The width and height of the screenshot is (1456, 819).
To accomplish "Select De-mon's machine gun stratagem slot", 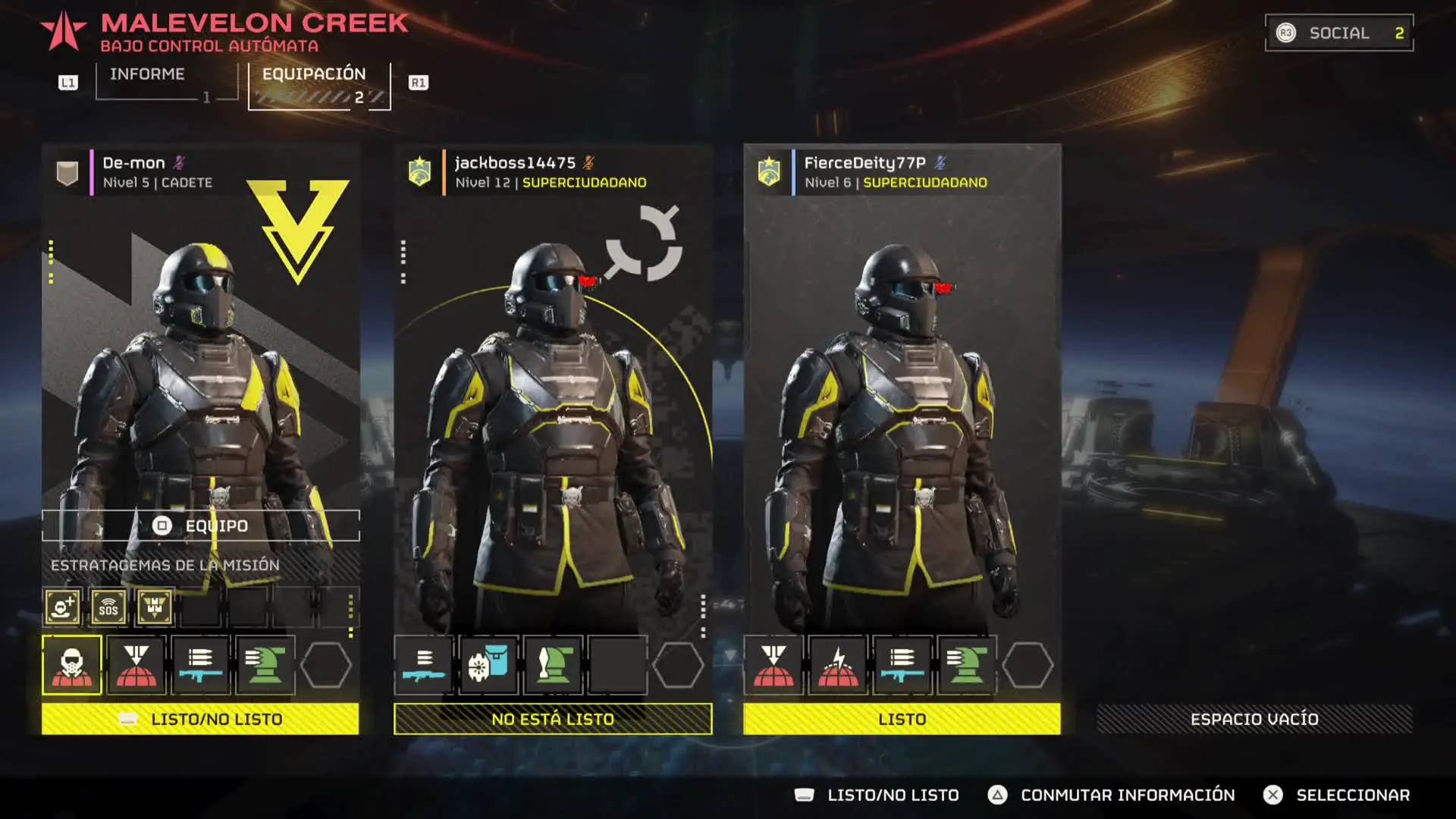I will pyautogui.click(x=201, y=665).
